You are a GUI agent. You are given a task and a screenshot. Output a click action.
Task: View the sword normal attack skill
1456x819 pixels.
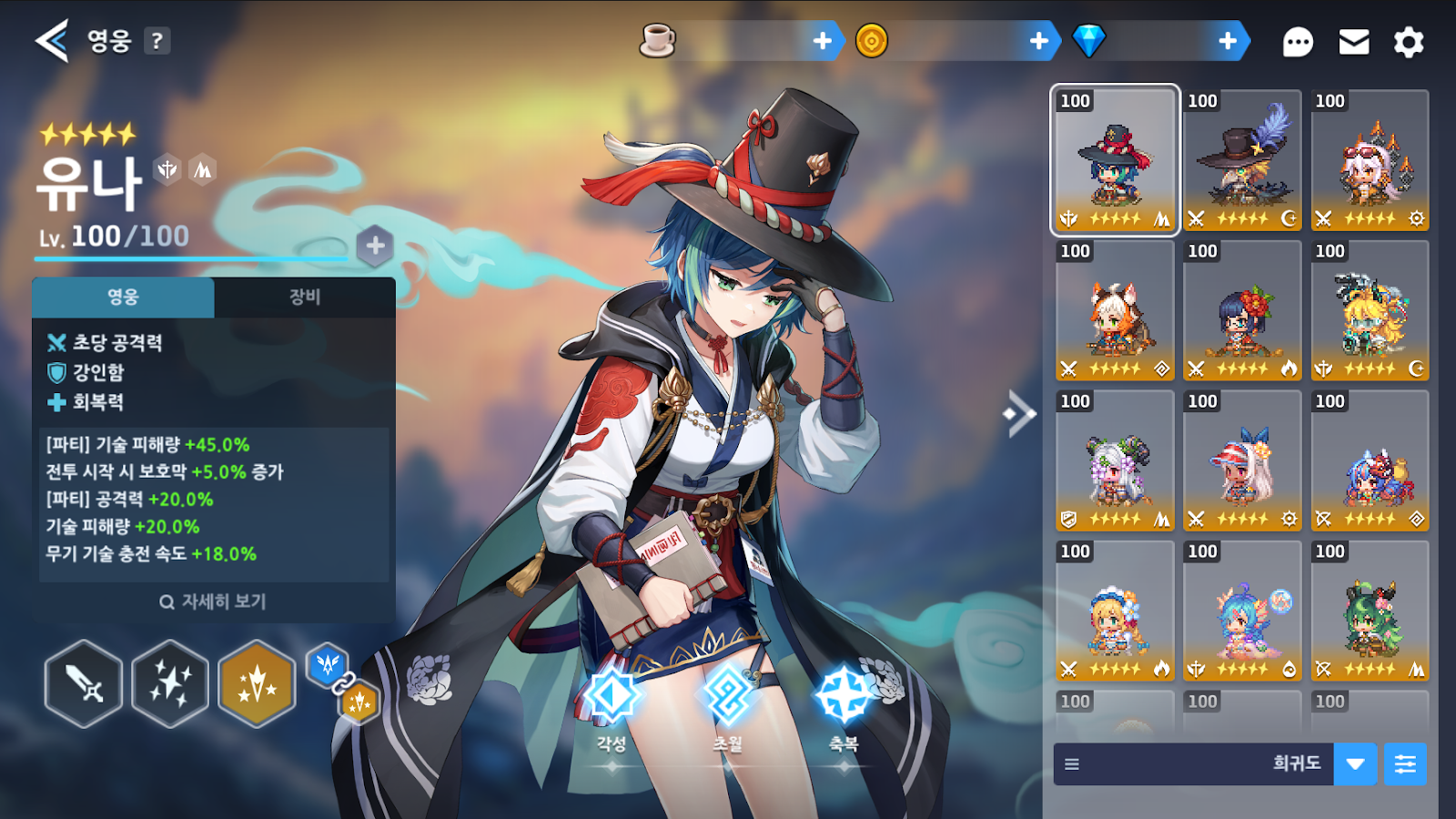84,683
